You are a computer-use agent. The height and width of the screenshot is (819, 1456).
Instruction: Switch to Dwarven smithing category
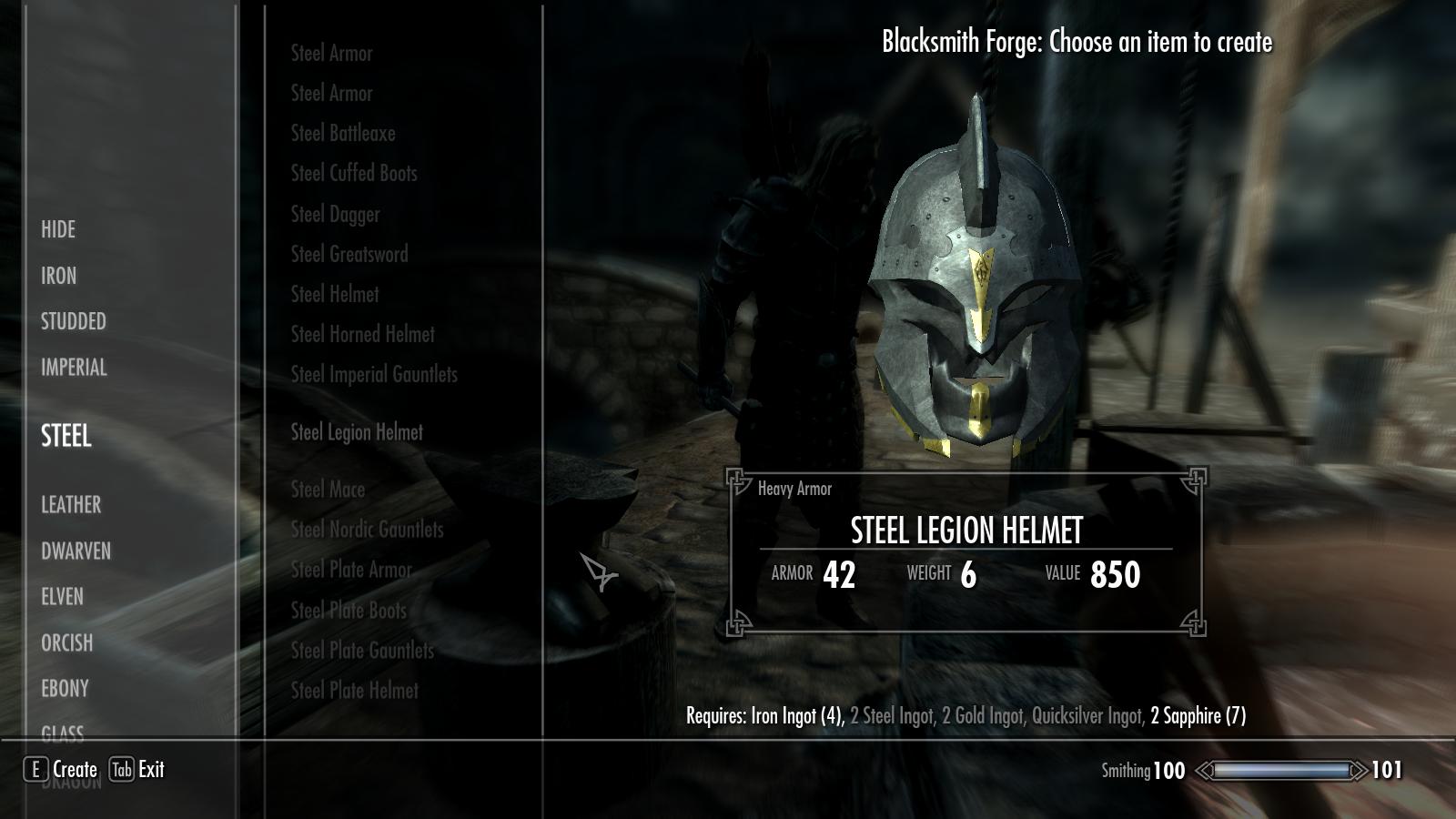click(x=76, y=551)
